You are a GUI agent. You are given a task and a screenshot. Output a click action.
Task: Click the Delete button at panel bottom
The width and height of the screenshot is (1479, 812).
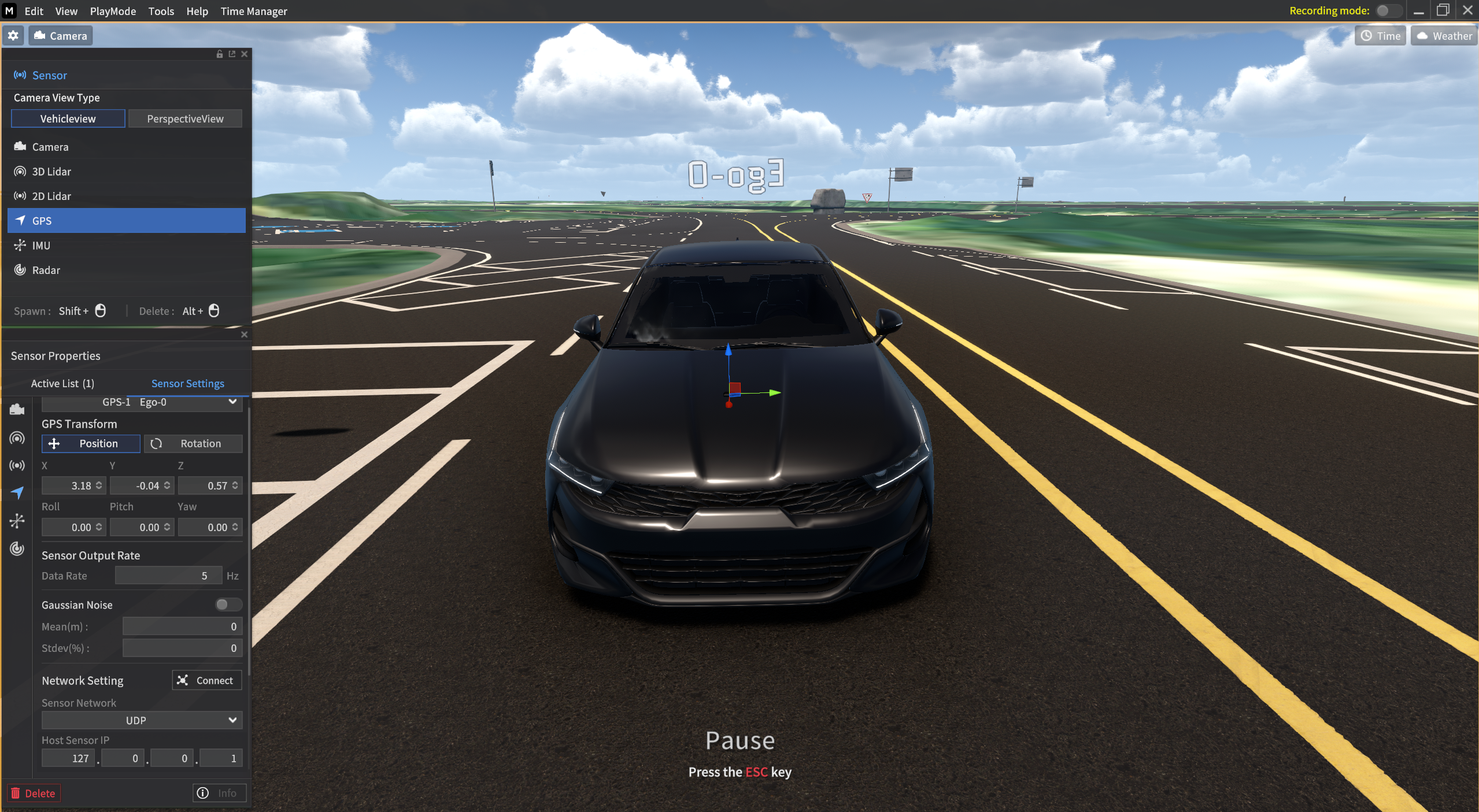pos(33,792)
